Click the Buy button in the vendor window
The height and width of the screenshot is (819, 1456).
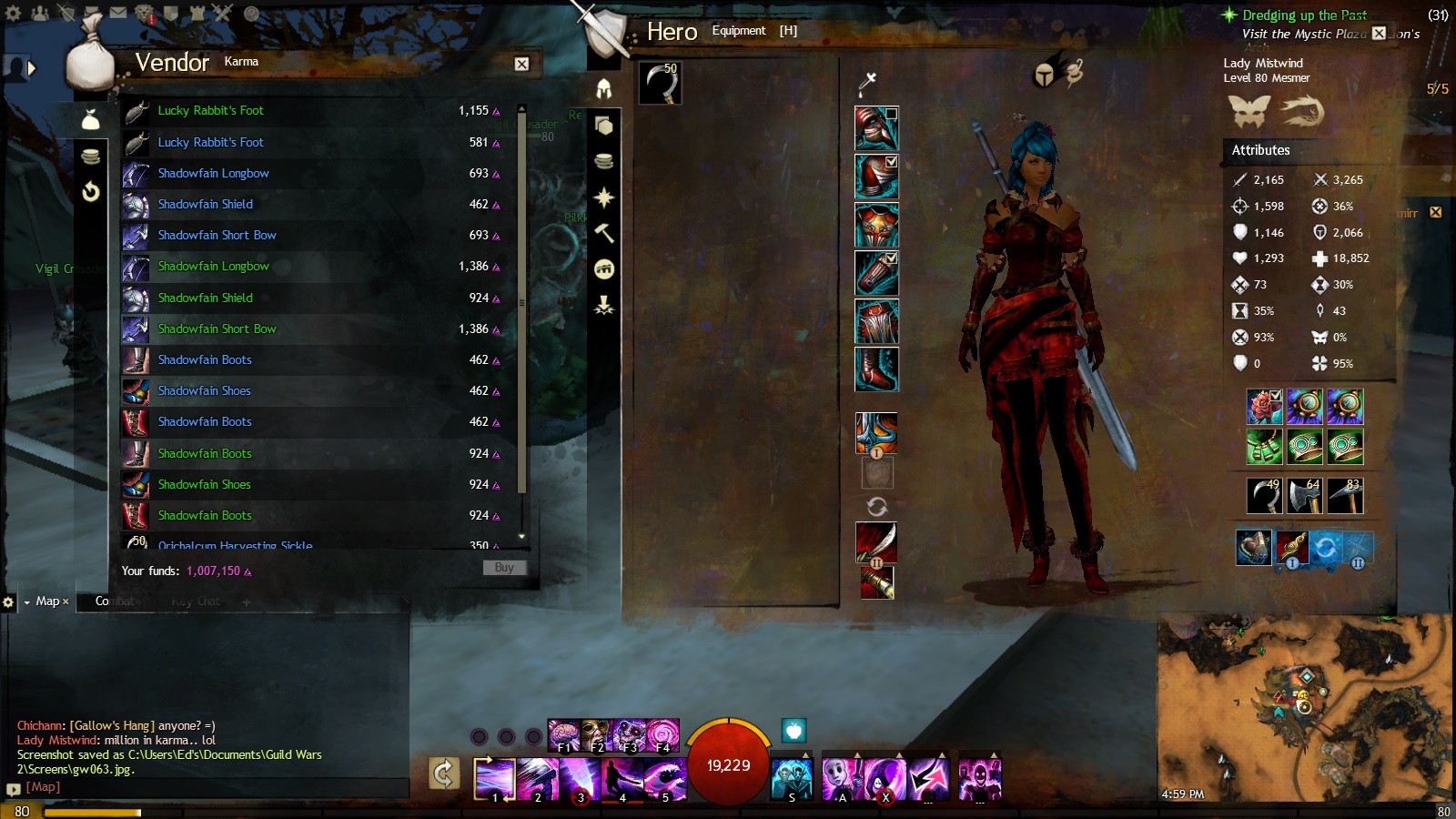504,567
